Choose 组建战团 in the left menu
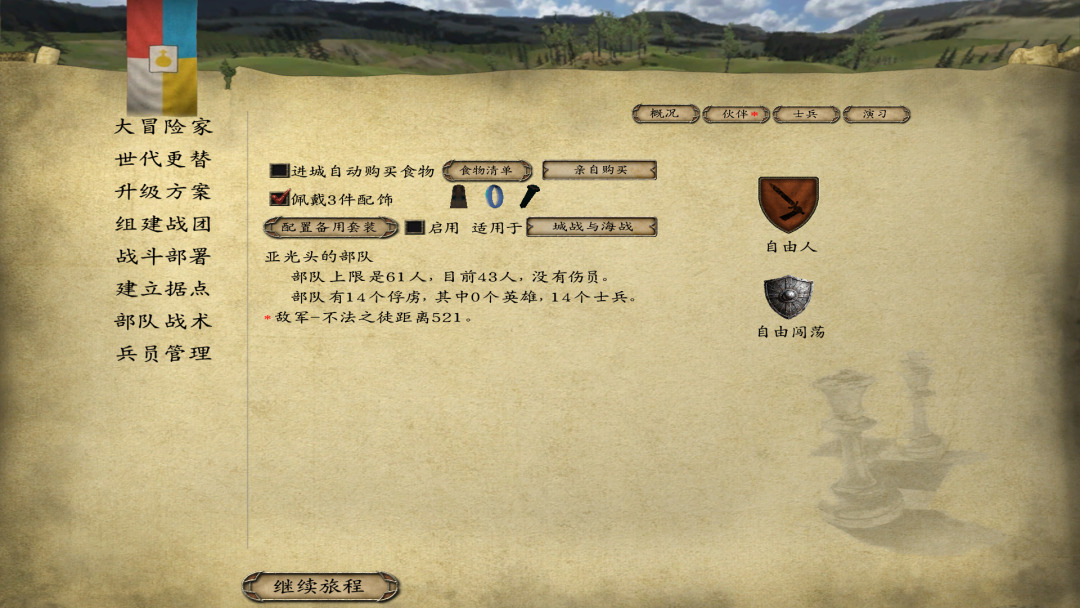This screenshot has height=608, width=1080. [x=163, y=224]
